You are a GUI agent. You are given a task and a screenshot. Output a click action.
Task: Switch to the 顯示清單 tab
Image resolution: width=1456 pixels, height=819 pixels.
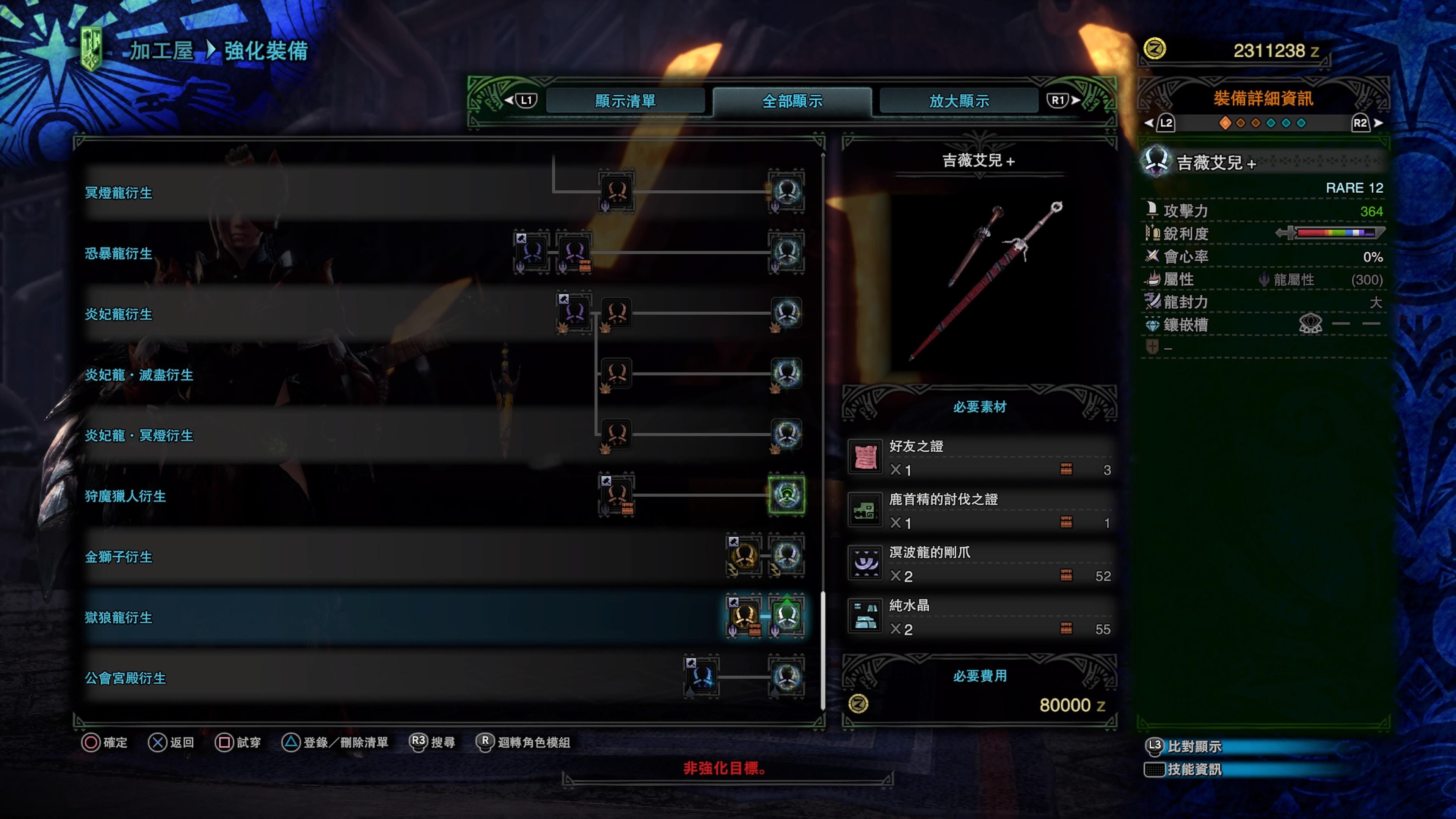pyautogui.click(x=624, y=101)
